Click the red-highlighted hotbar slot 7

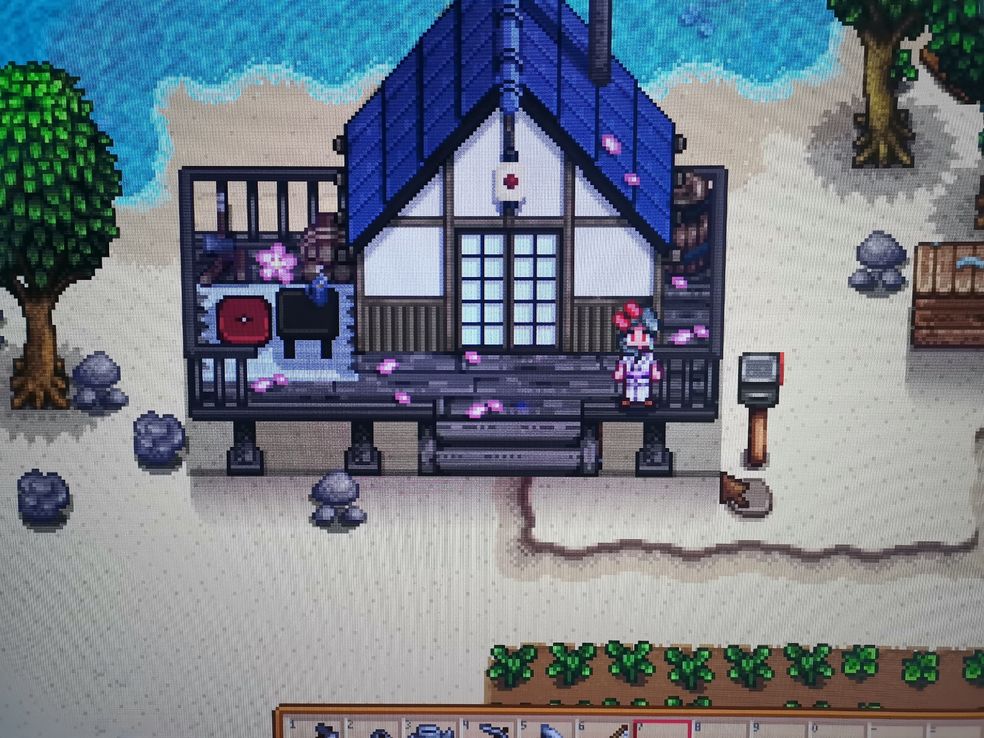tap(661, 730)
